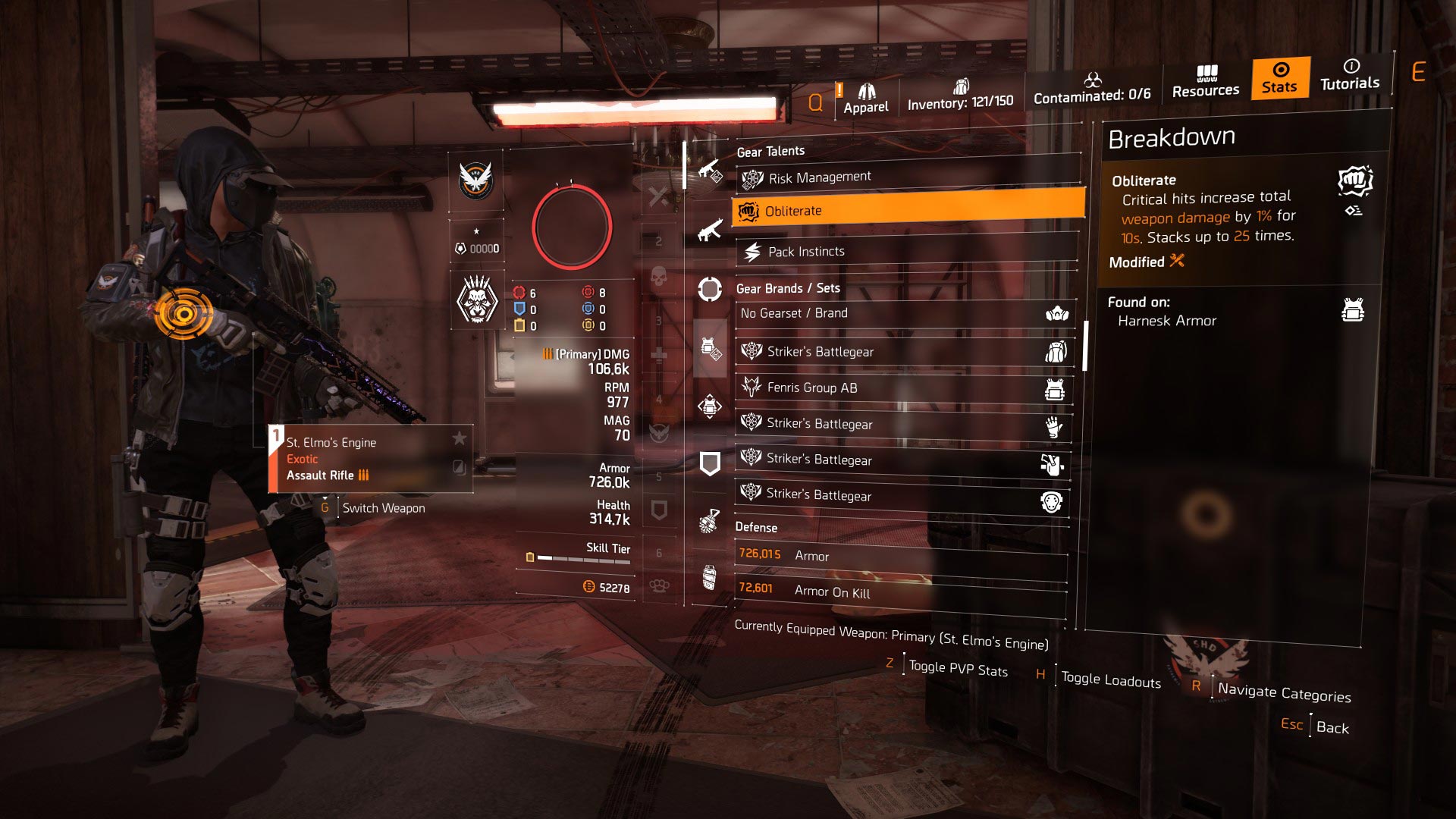Click the Navigate Categories option
1456x819 pixels.
(x=1284, y=693)
